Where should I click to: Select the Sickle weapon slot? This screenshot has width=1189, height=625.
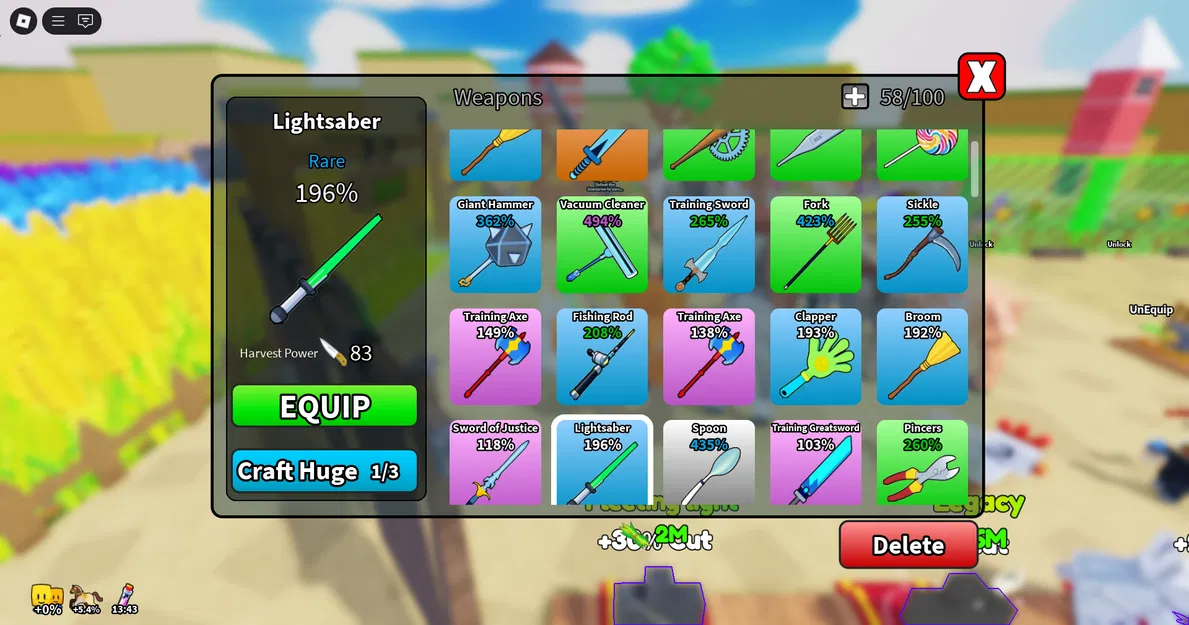tap(922, 245)
